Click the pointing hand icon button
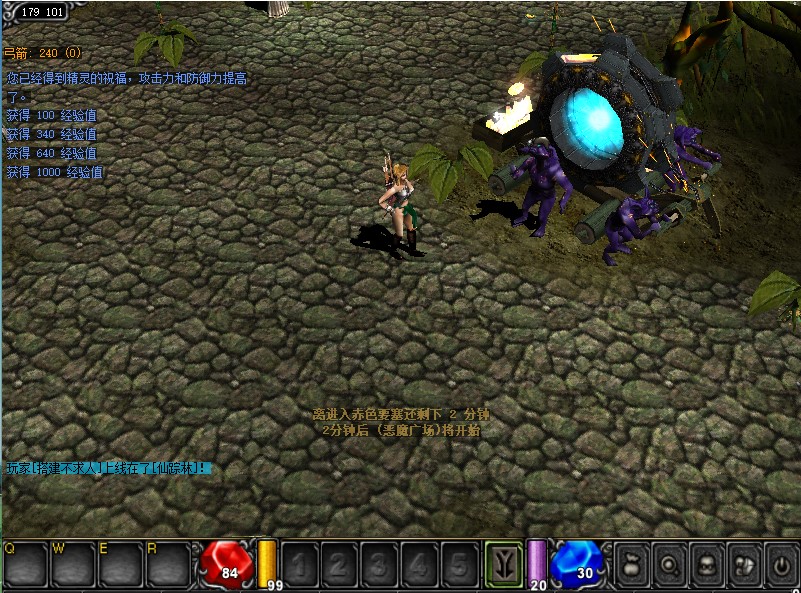The image size is (801, 593). [745, 565]
